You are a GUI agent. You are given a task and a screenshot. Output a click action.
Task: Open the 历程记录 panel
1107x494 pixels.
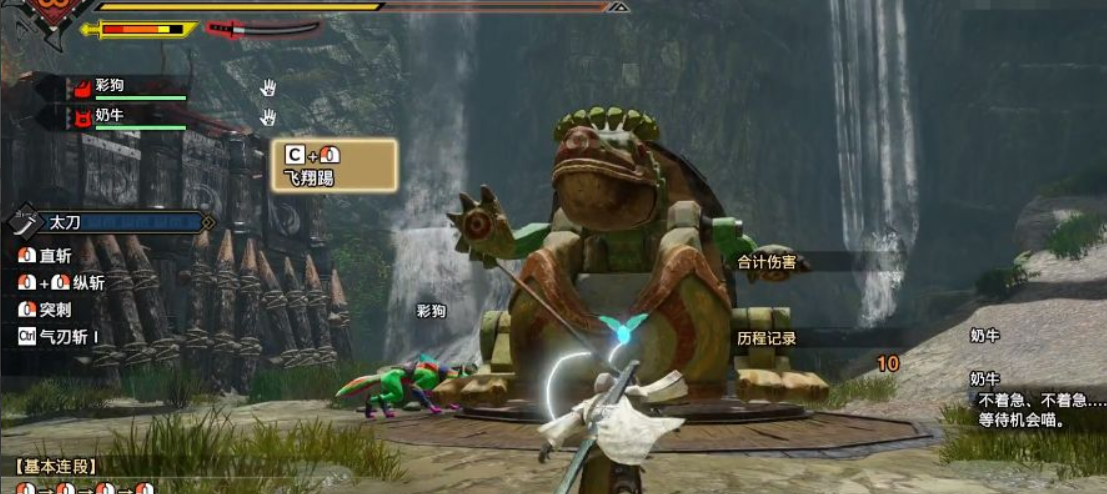(x=767, y=338)
